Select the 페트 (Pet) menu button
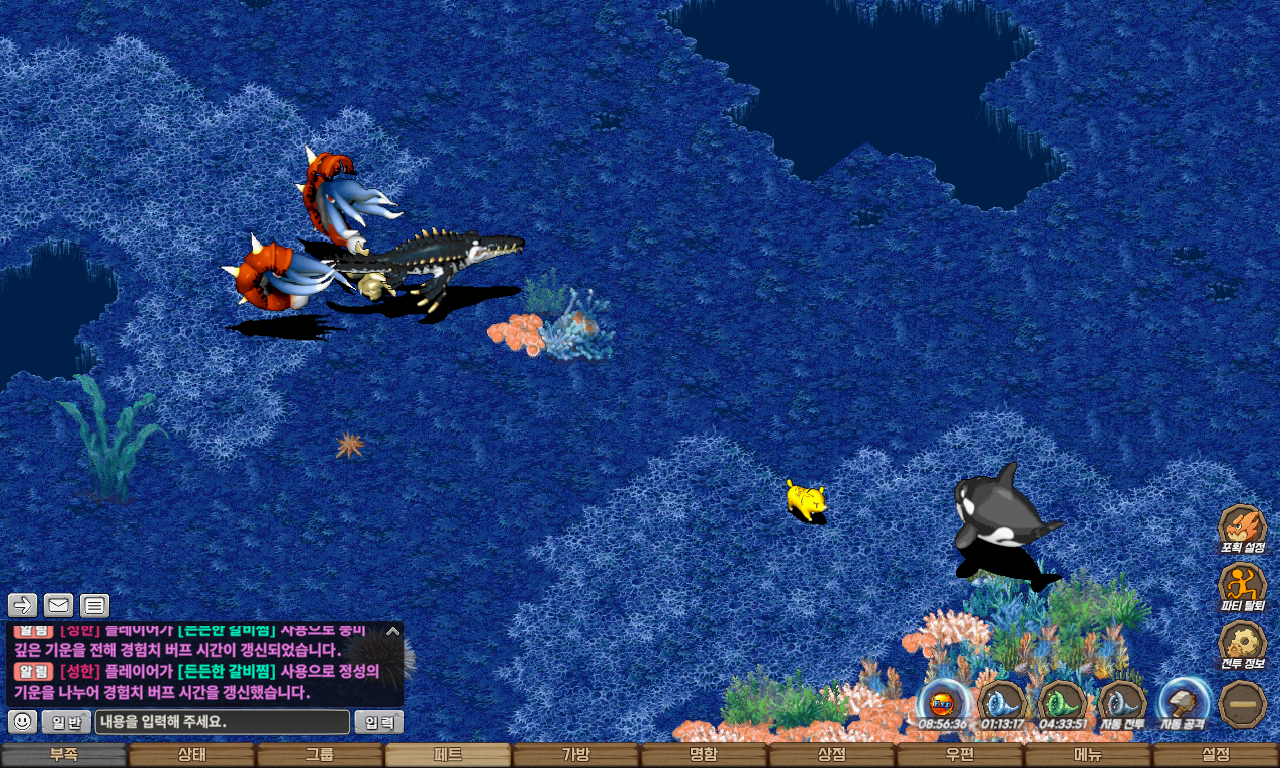Image resolution: width=1280 pixels, height=768 pixels. [447, 755]
